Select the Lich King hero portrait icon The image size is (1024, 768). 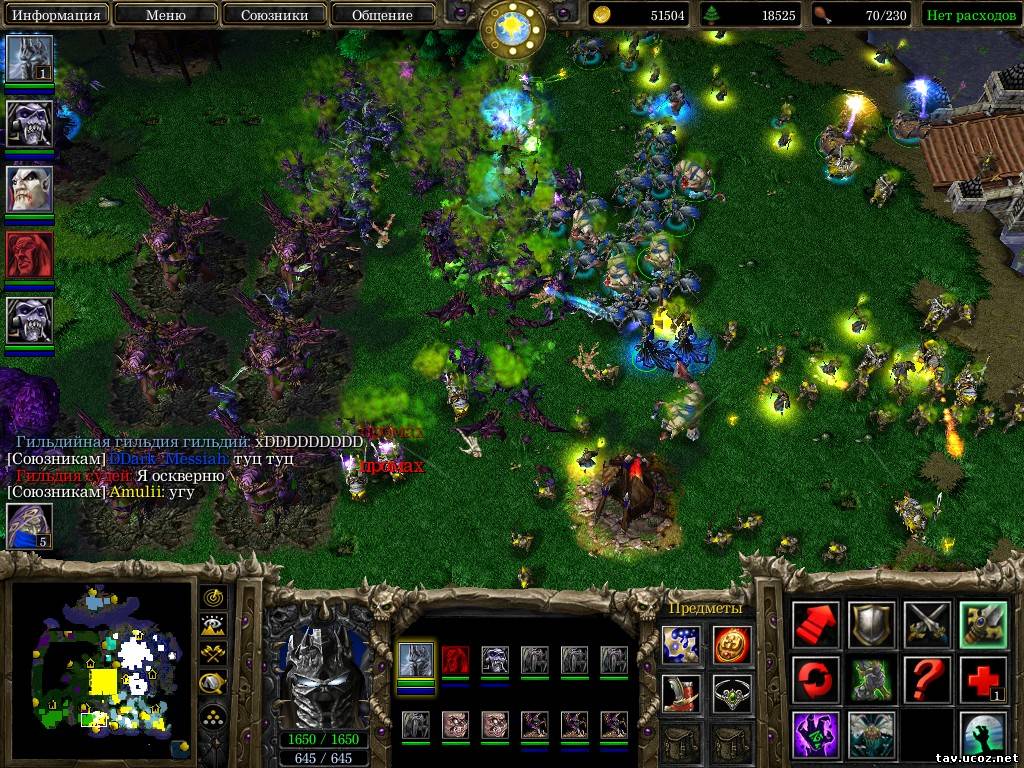tap(29, 58)
